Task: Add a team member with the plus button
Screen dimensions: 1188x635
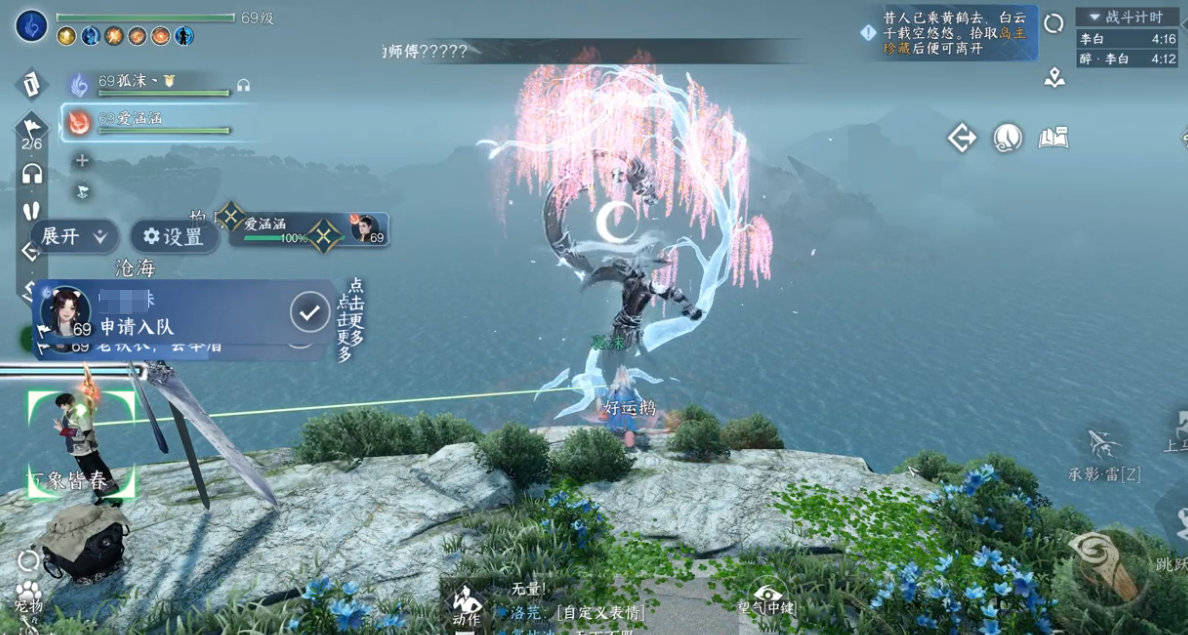Action: pyautogui.click(x=82, y=160)
